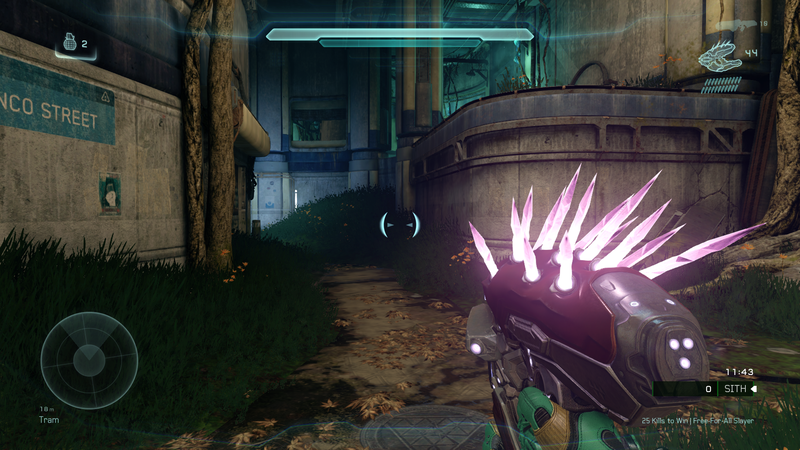Screen dimensions: 800x450
Task: Select the SITH player score row
Action: point(705,388)
